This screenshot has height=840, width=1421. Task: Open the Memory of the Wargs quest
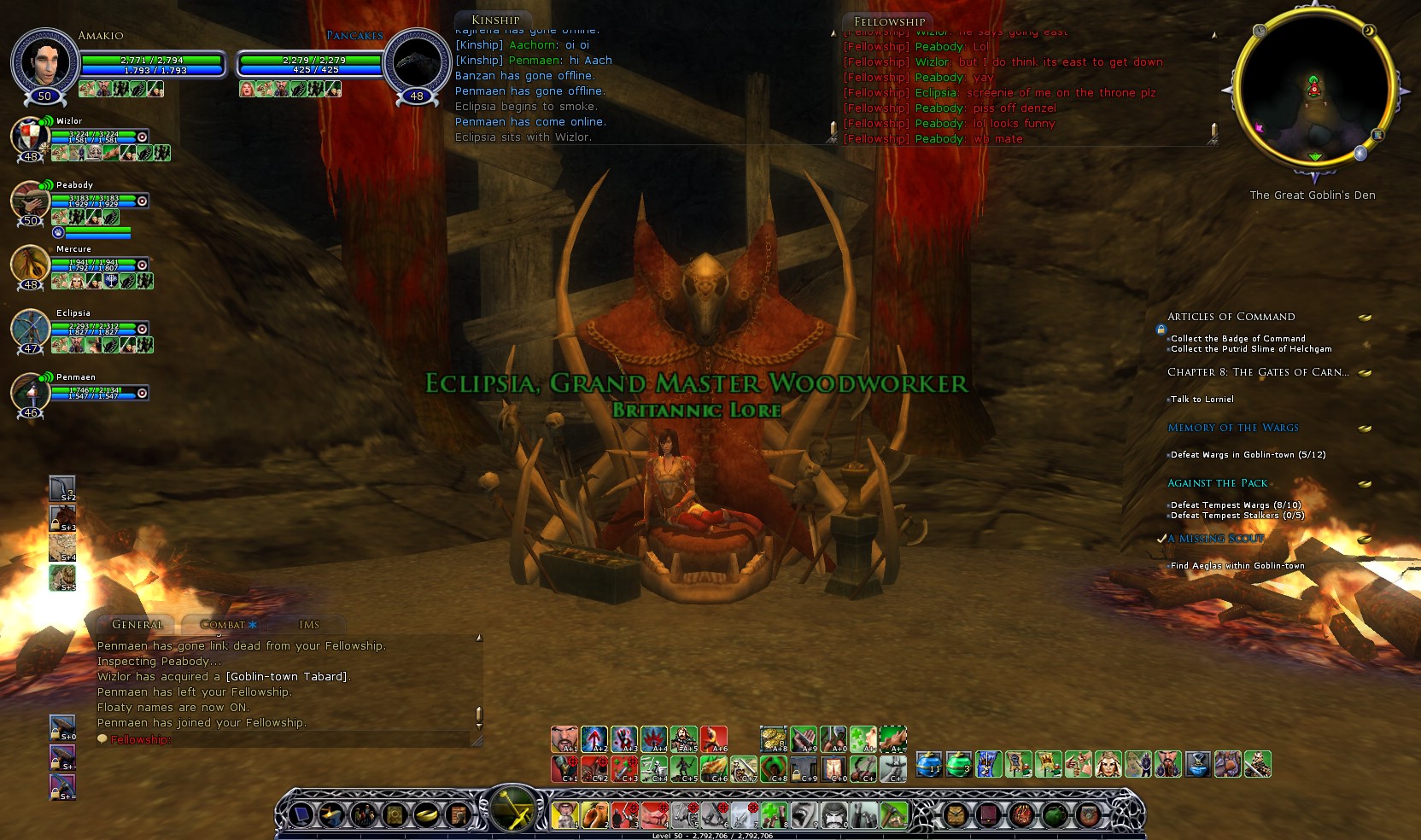1232,428
